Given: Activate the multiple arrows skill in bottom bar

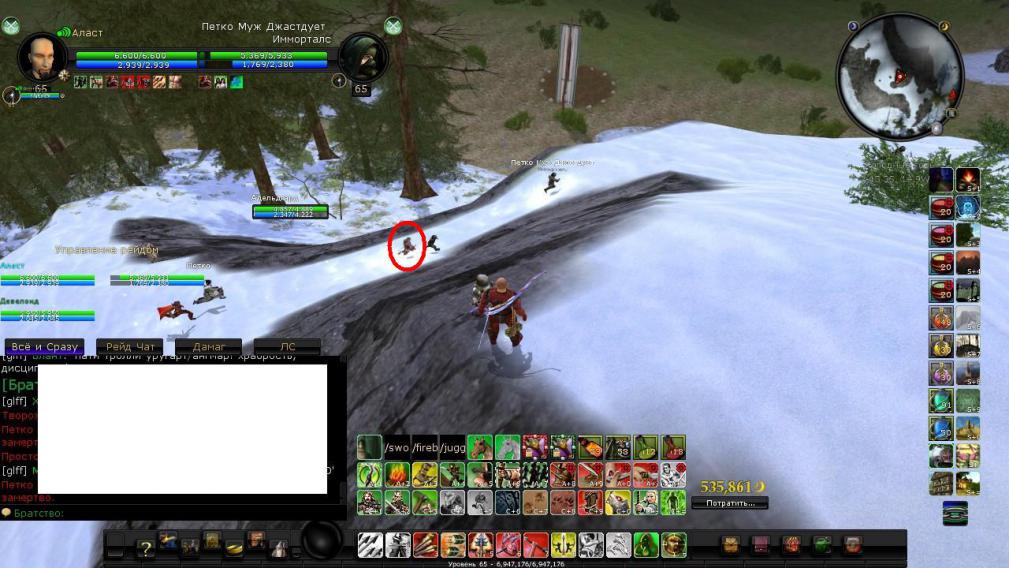Looking at the screenshot, I should (370, 545).
